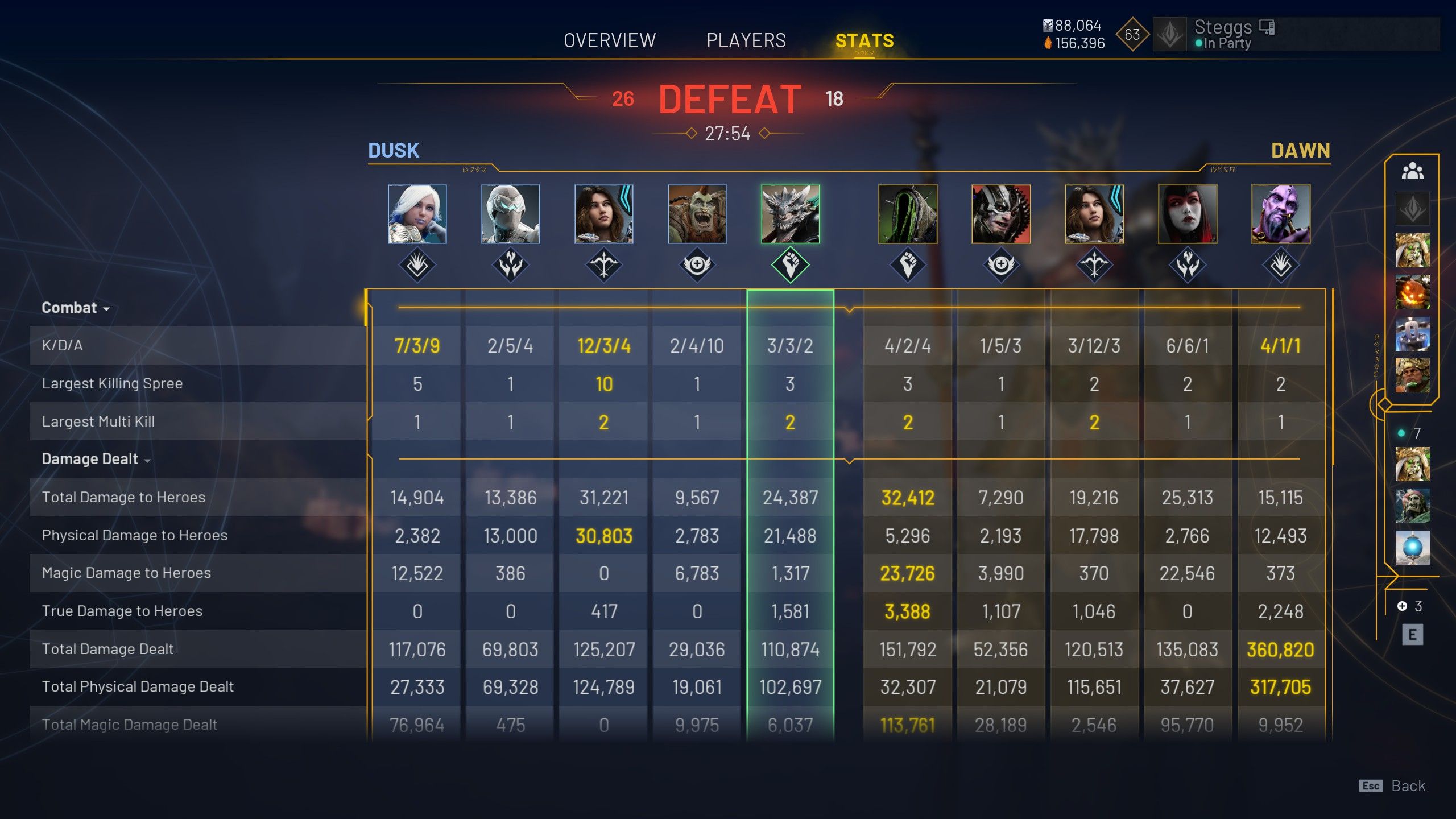Select the white-haired woman hero portrait
Image resolution: width=1456 pixels, height=819 pixels.
(x=417, y=214)
